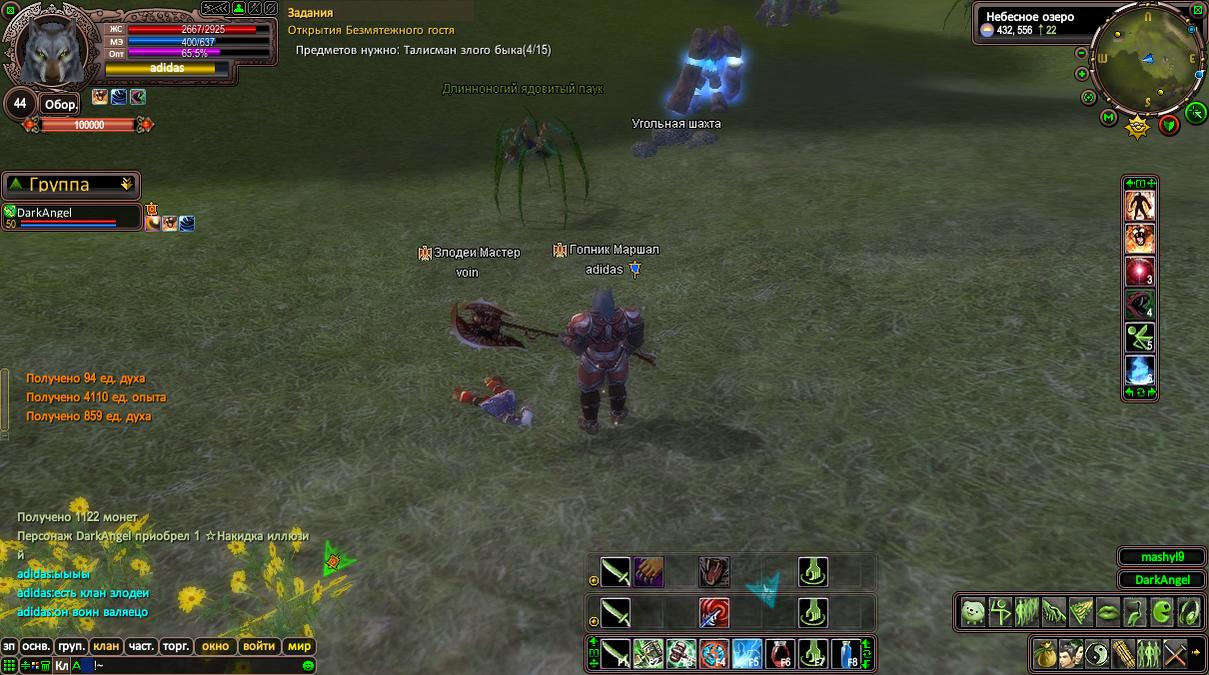Open the inventory bag icon
This screenshot has height=675, width=1209.
pos(1045,653)
